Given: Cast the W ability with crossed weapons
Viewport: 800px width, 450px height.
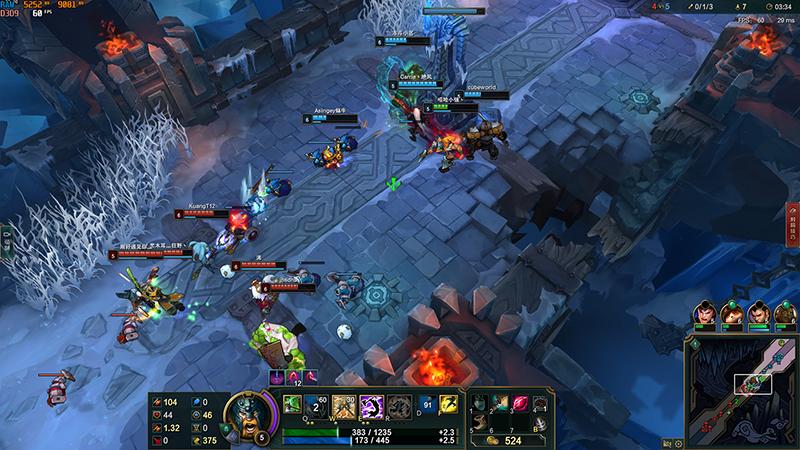Looking at the screenshot, I should coord(344,406).
